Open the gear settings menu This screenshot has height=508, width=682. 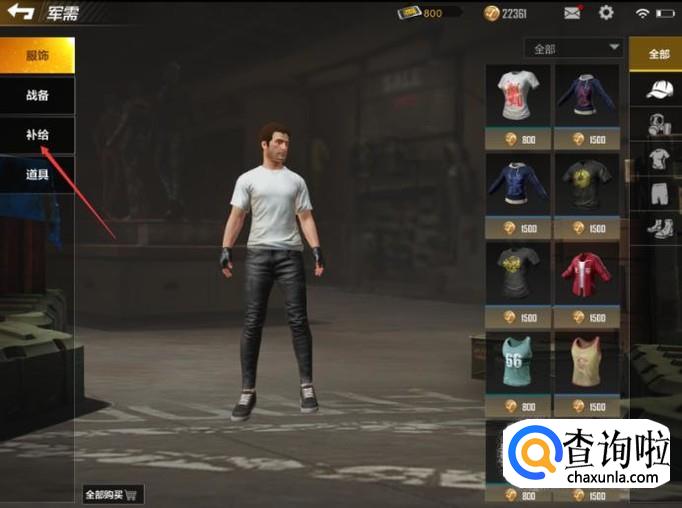[606, 13]
